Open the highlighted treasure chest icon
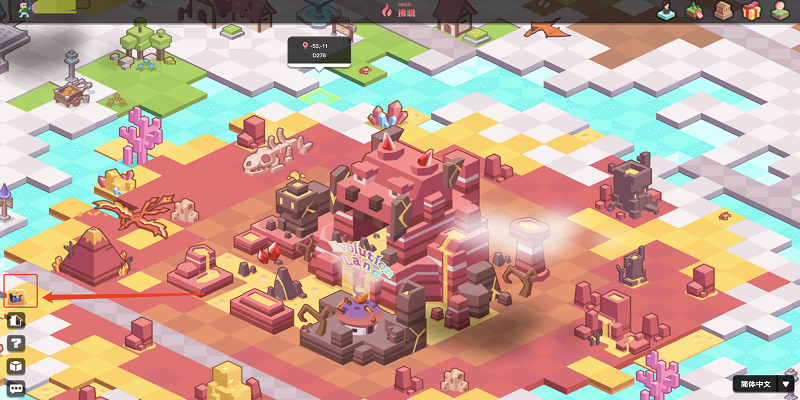This screenshot has height=400, width=800. coord(16,296)
